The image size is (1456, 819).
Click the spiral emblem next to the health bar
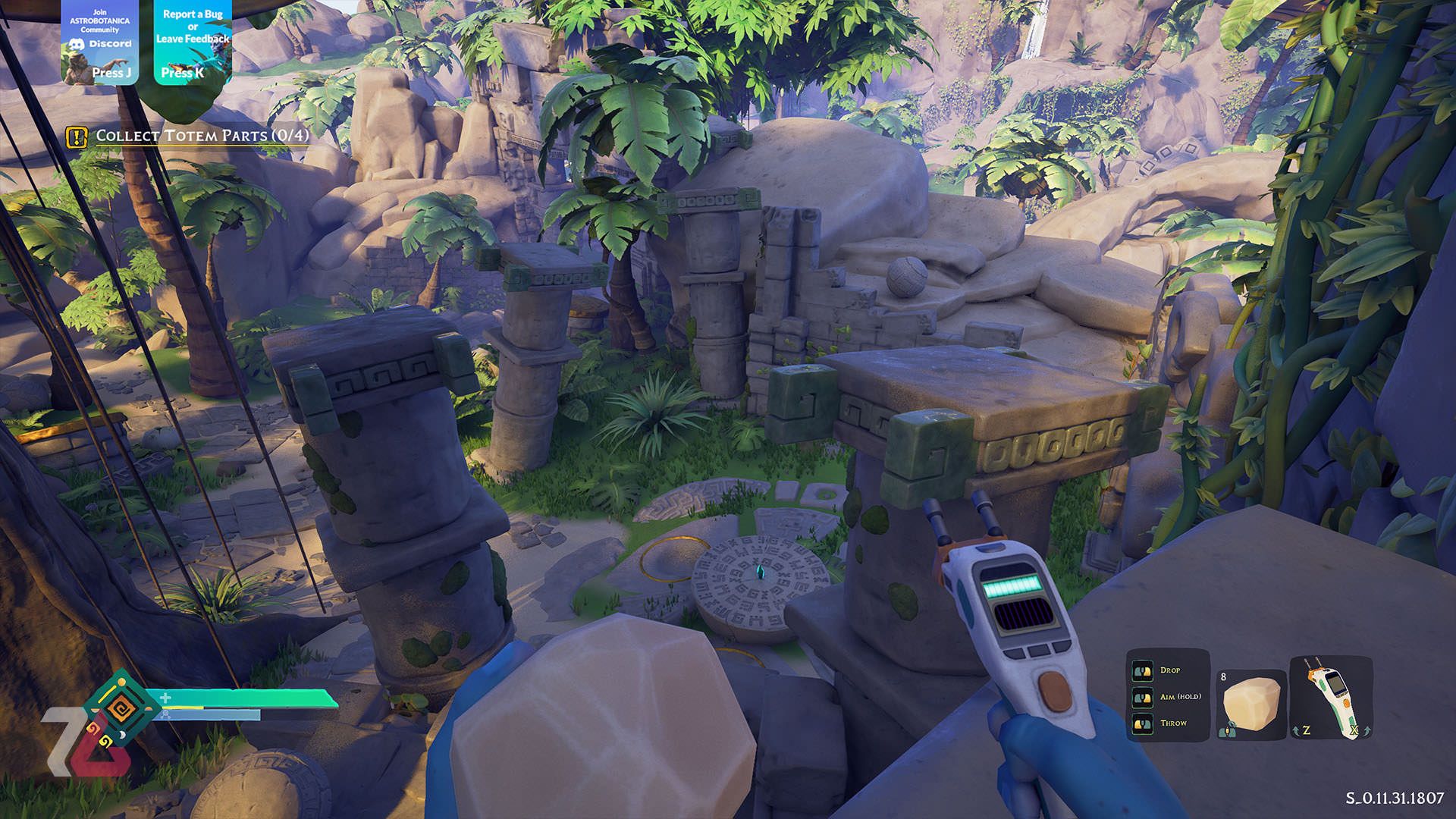[120, 708]
